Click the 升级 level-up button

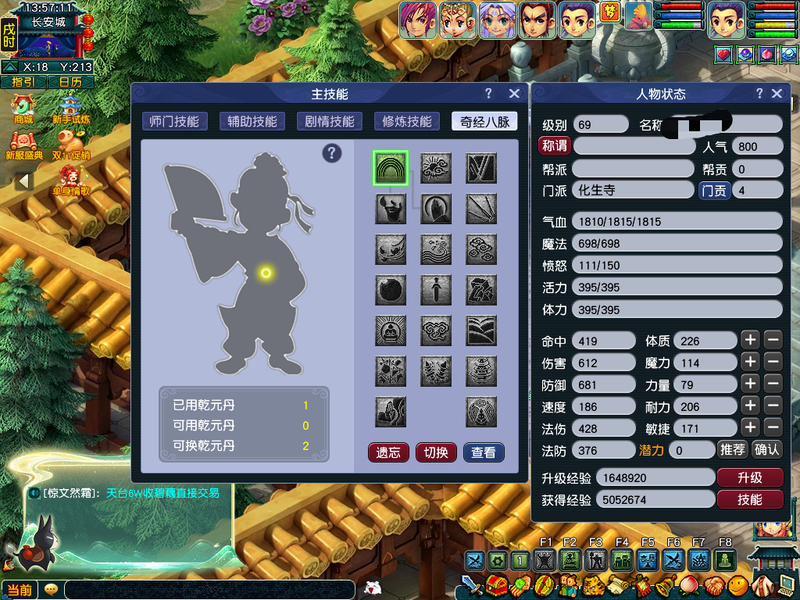[749, 477]
